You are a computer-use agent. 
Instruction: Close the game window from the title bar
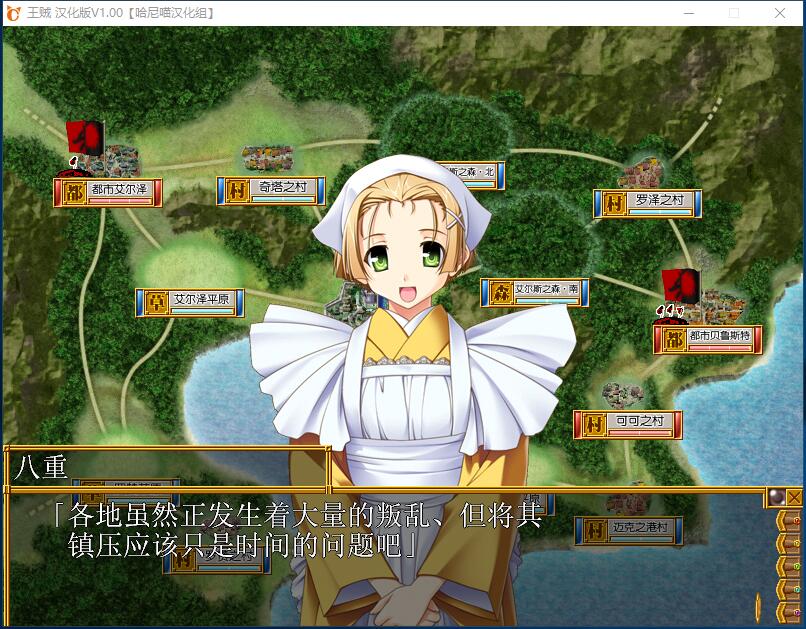(x=780, y=13)
